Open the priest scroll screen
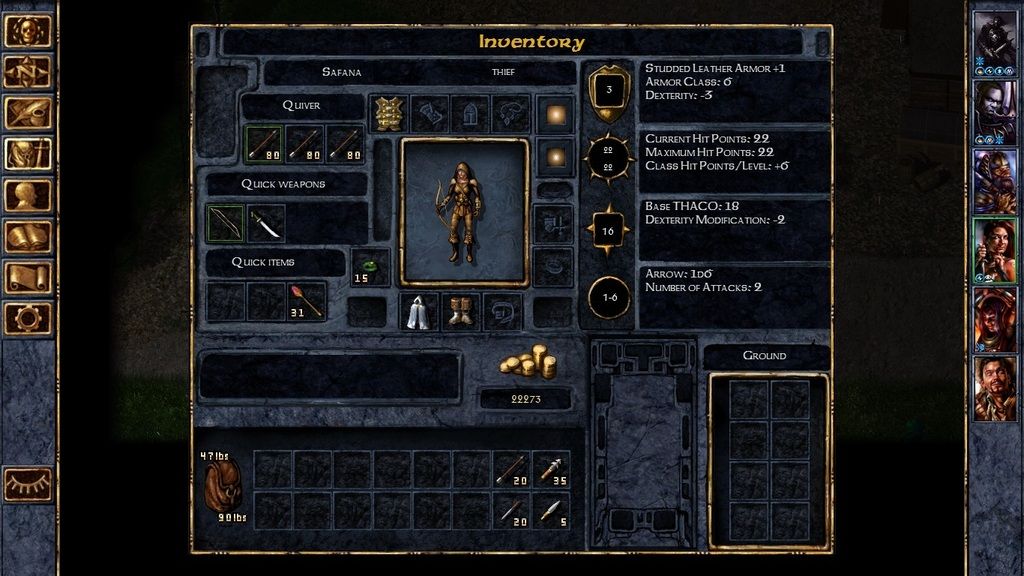Image resolution: width=1024 pixels, height=576 pixels. click(x=27, y=277)
